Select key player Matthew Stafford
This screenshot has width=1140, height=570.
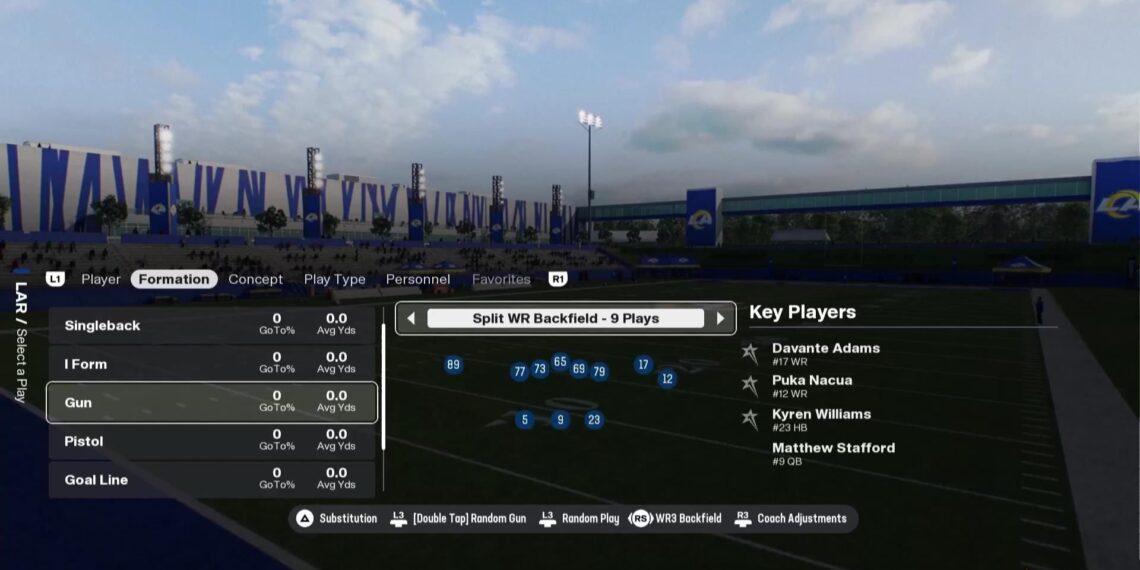pos(832,453)
